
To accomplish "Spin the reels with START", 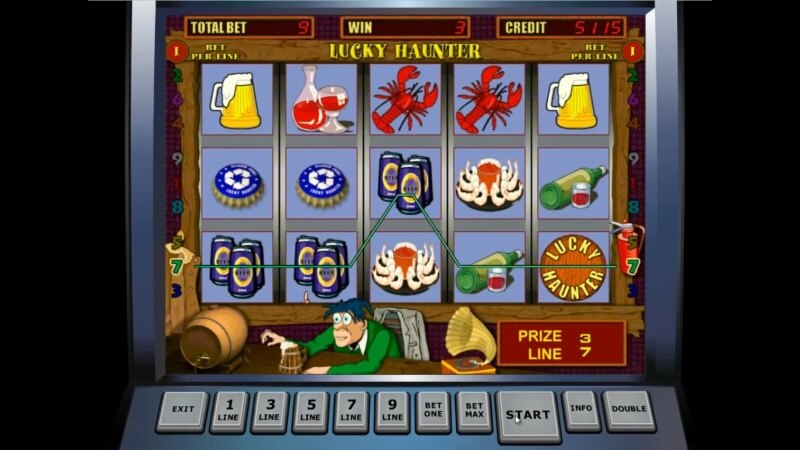I will coord(528,414).
